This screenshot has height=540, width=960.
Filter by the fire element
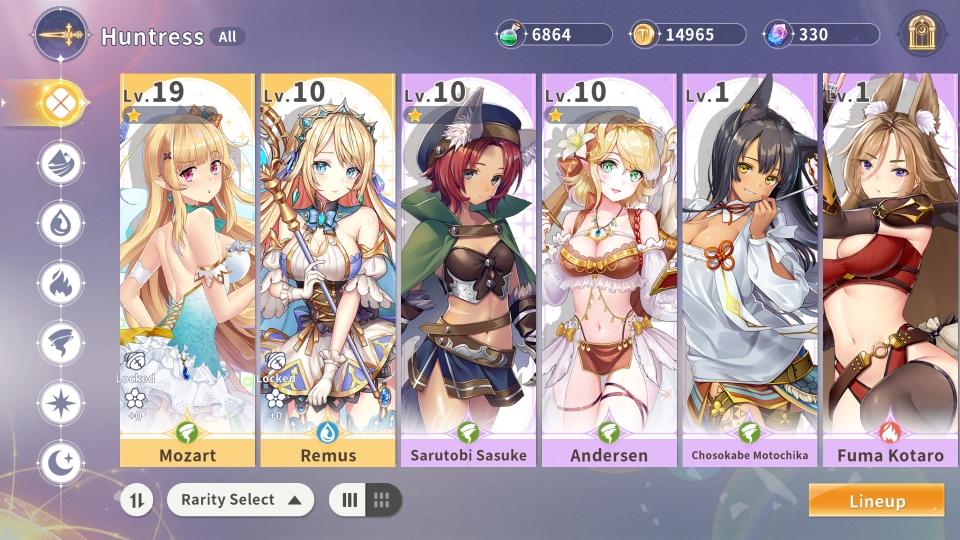click(61, 283)
